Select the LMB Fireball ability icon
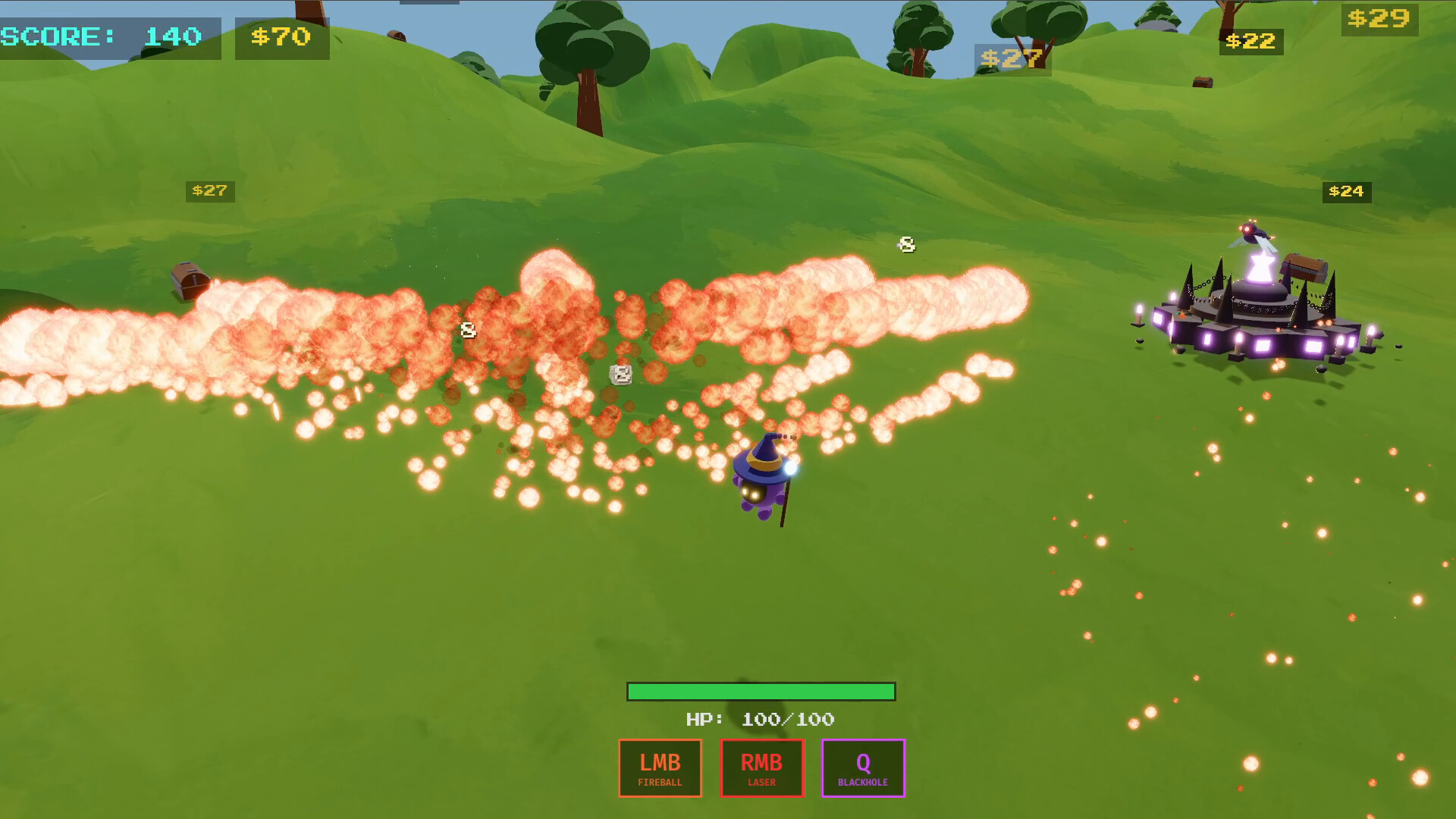 point(659,767)
